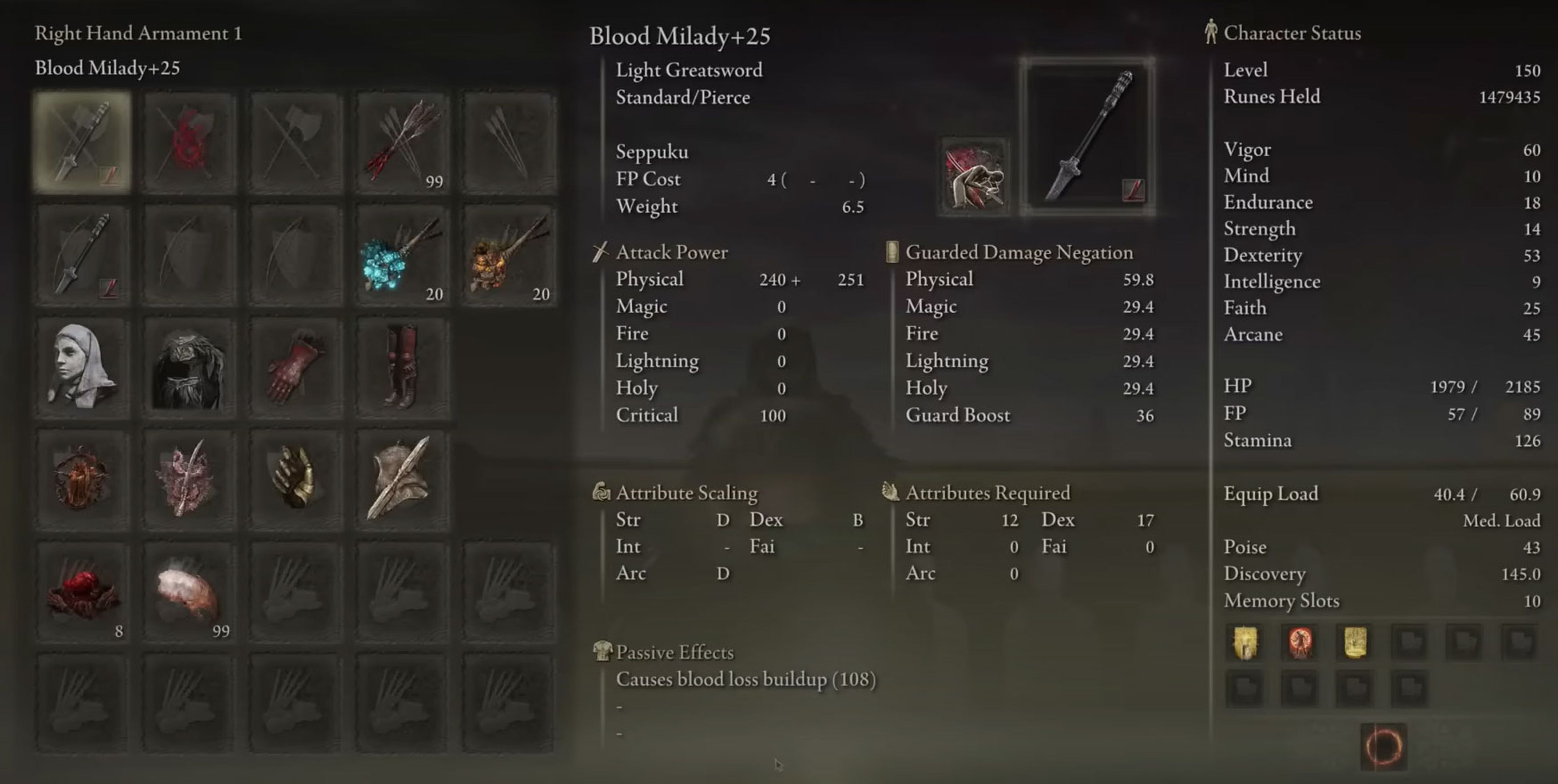1558x784 pixels.
Task: Select the golden hand talisman
Action: pyautogui.click(x=296, y=477)
